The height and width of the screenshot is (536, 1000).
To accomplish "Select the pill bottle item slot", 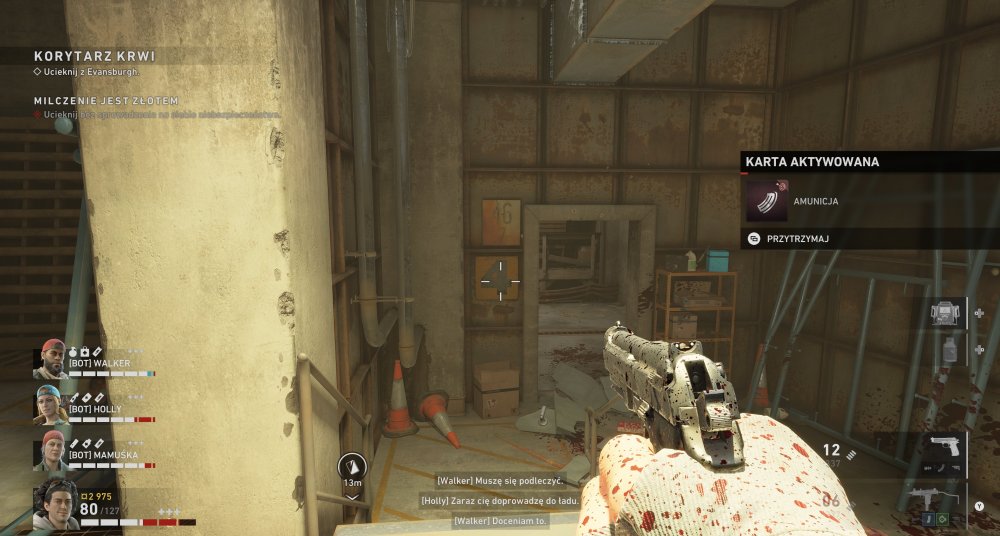I will 946,350.
